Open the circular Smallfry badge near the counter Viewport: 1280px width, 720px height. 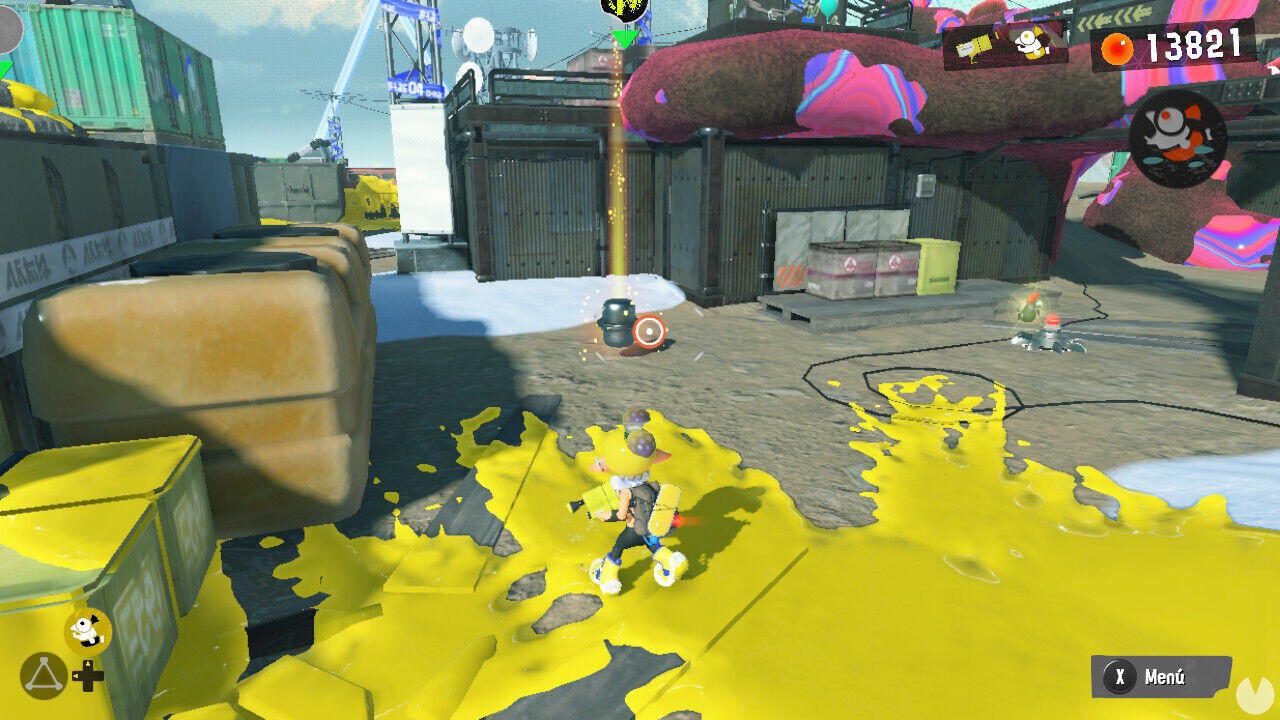tap(1180, 140)
